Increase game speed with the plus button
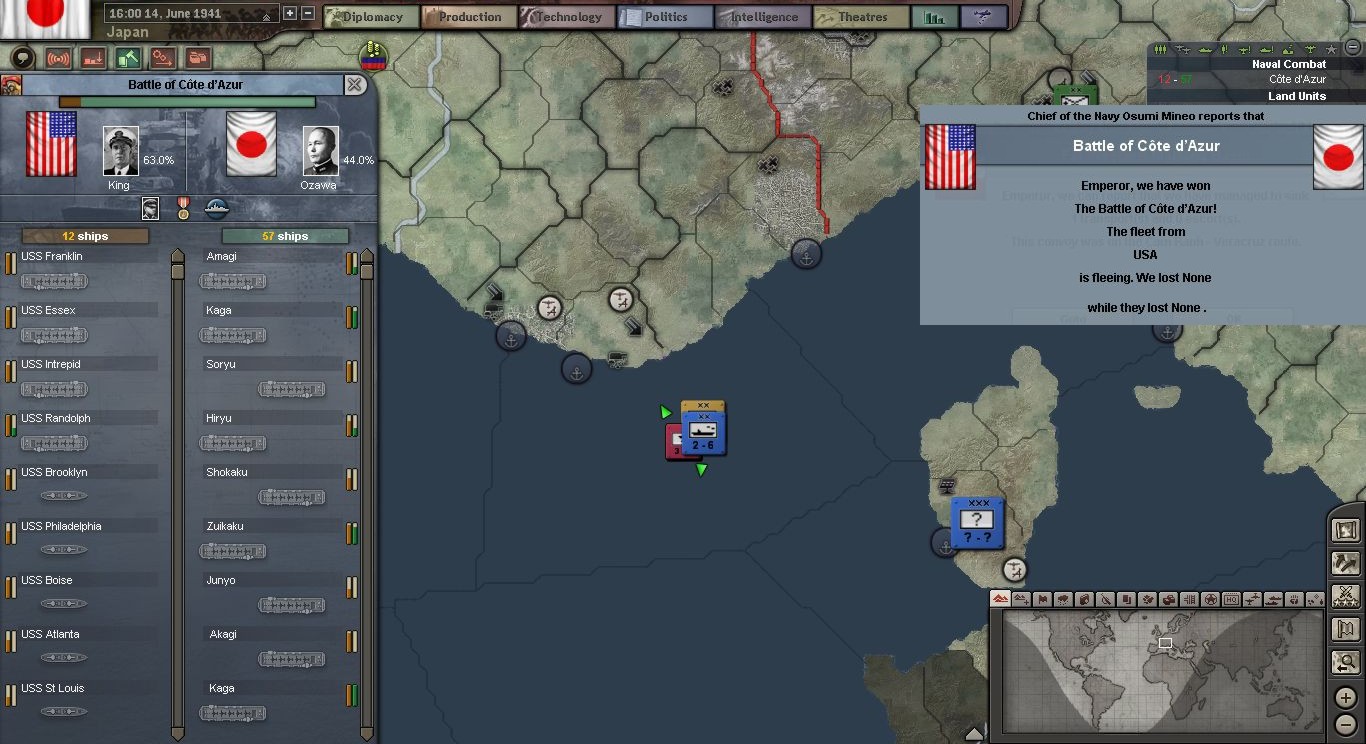Viewport: 1366px width, 744px height. [290, 14]
